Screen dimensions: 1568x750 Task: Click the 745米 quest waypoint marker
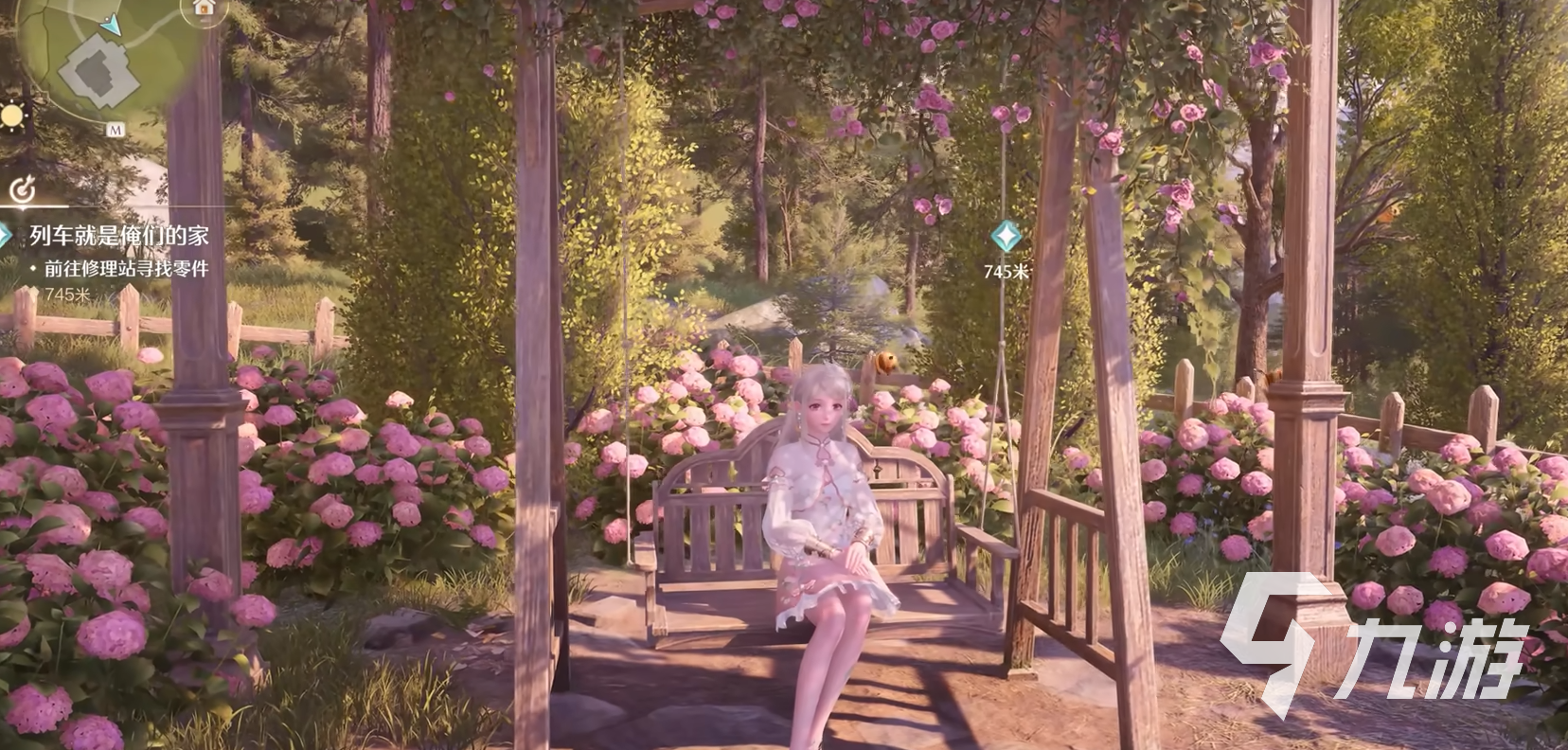pos(1006,234)
